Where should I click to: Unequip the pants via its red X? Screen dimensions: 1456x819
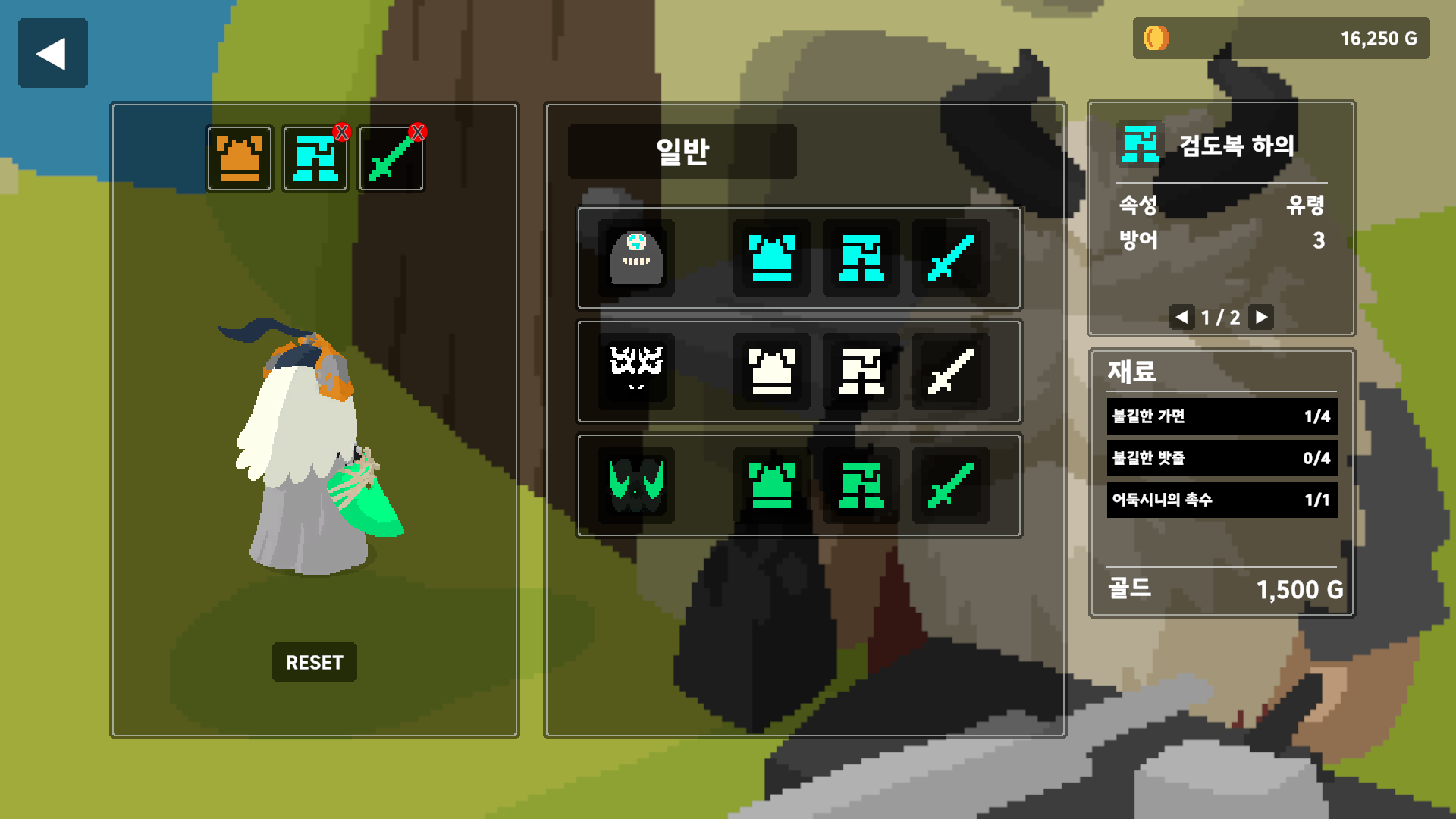click(343, 130)
